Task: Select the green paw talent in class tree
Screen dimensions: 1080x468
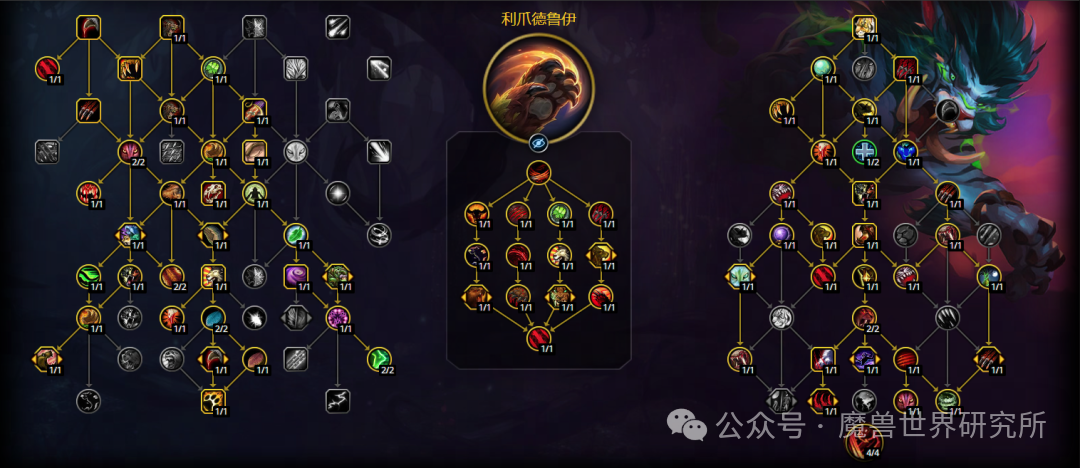Action: pos(213,68)
